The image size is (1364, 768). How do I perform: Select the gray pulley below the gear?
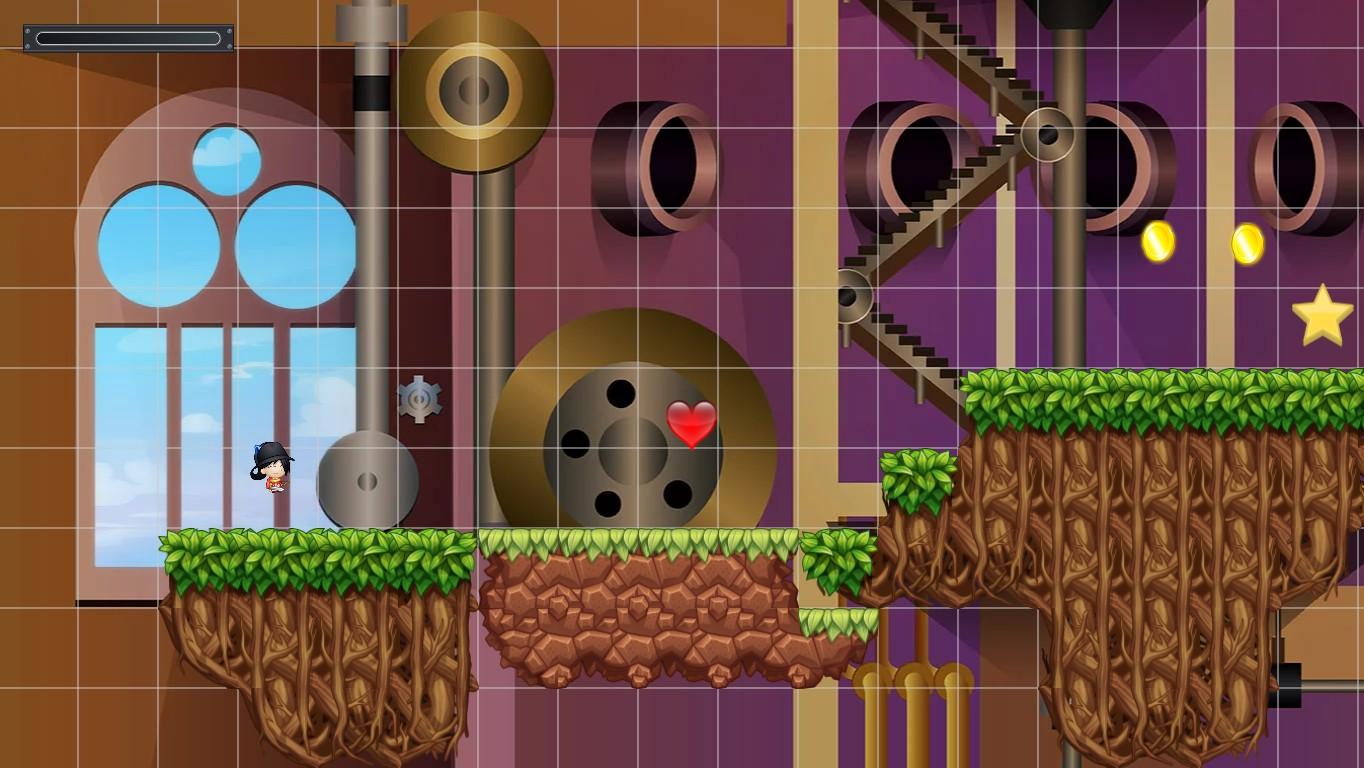pos(366,484)
